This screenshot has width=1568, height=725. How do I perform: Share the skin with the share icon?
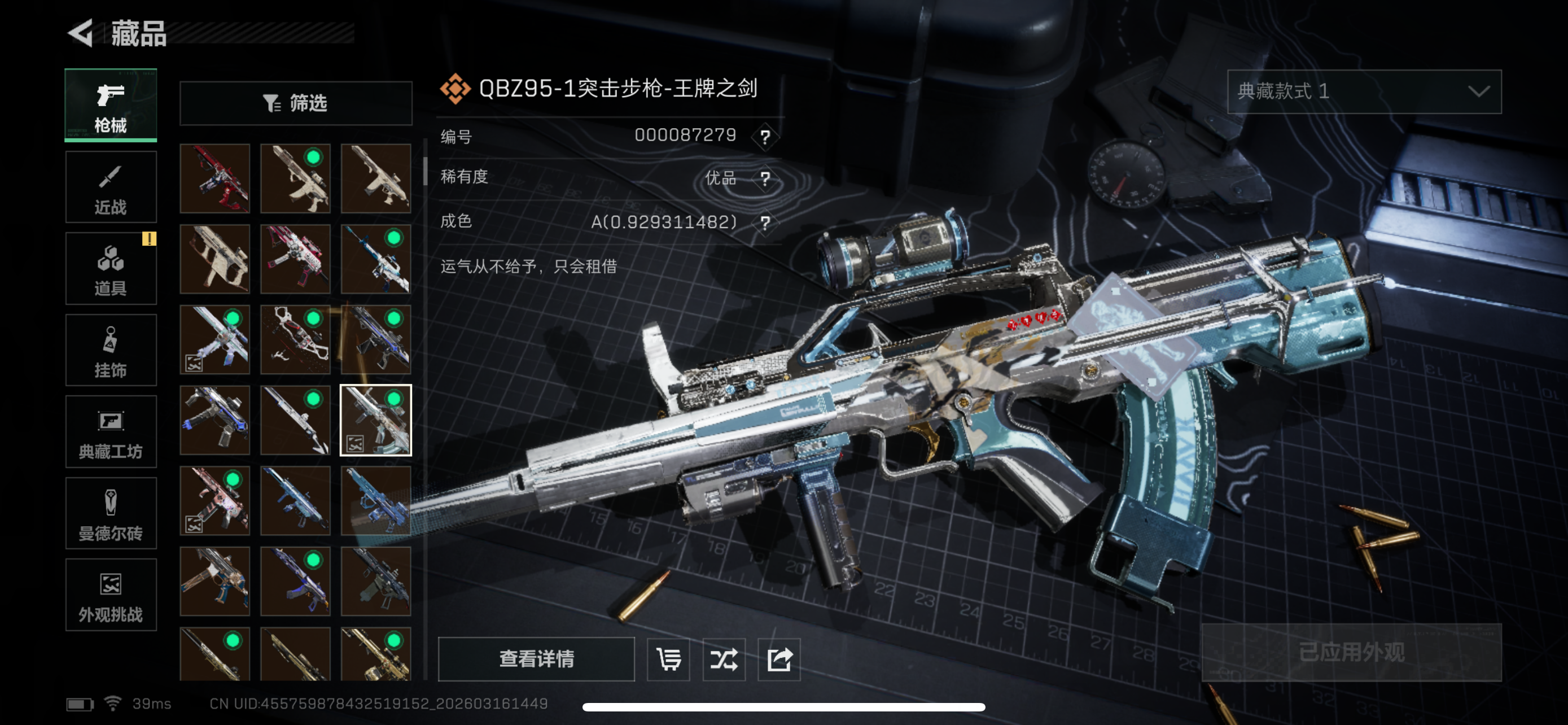[x=779, y=658]
